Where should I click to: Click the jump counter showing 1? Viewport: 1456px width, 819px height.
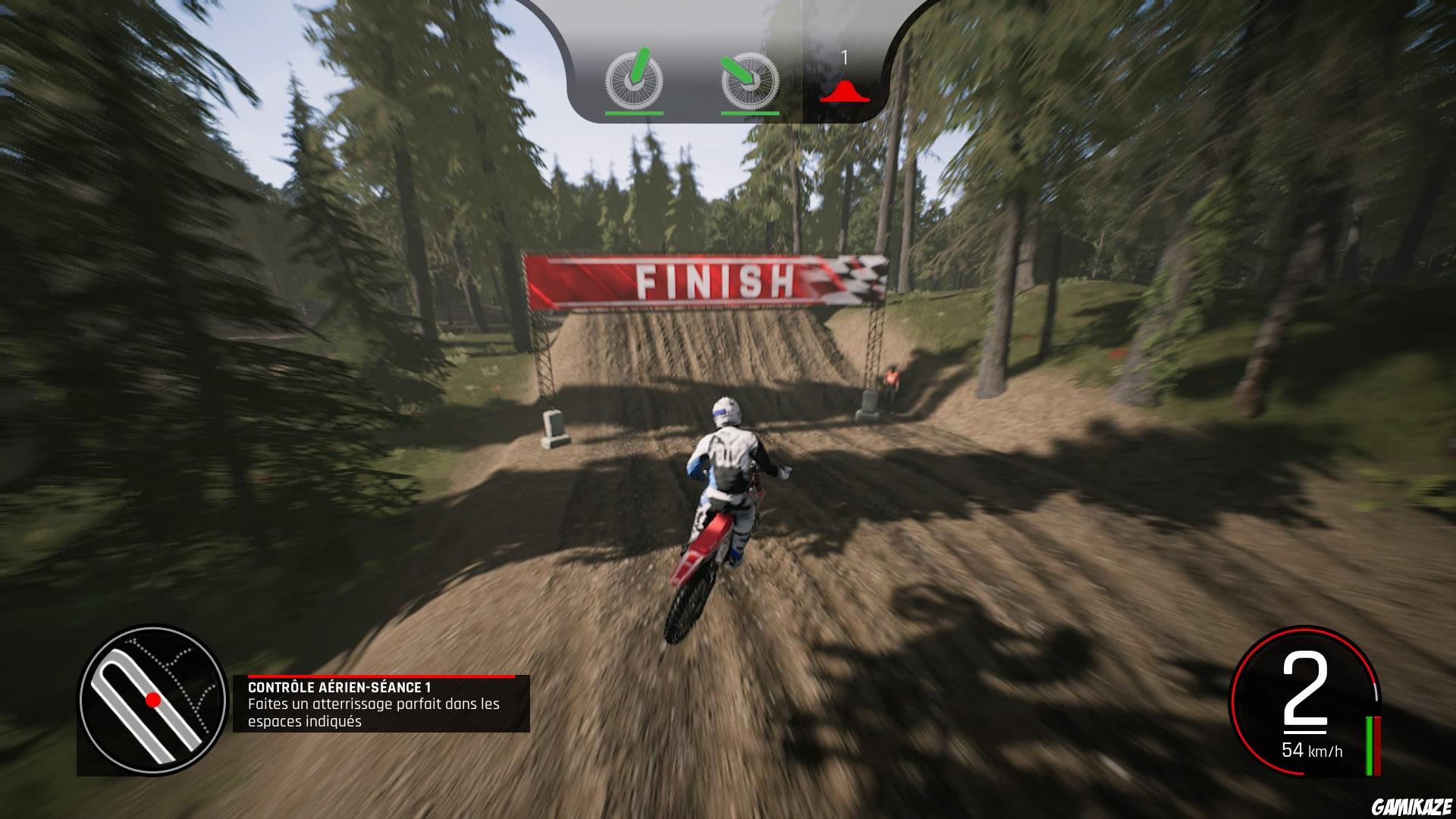click(x=844, y=57)
